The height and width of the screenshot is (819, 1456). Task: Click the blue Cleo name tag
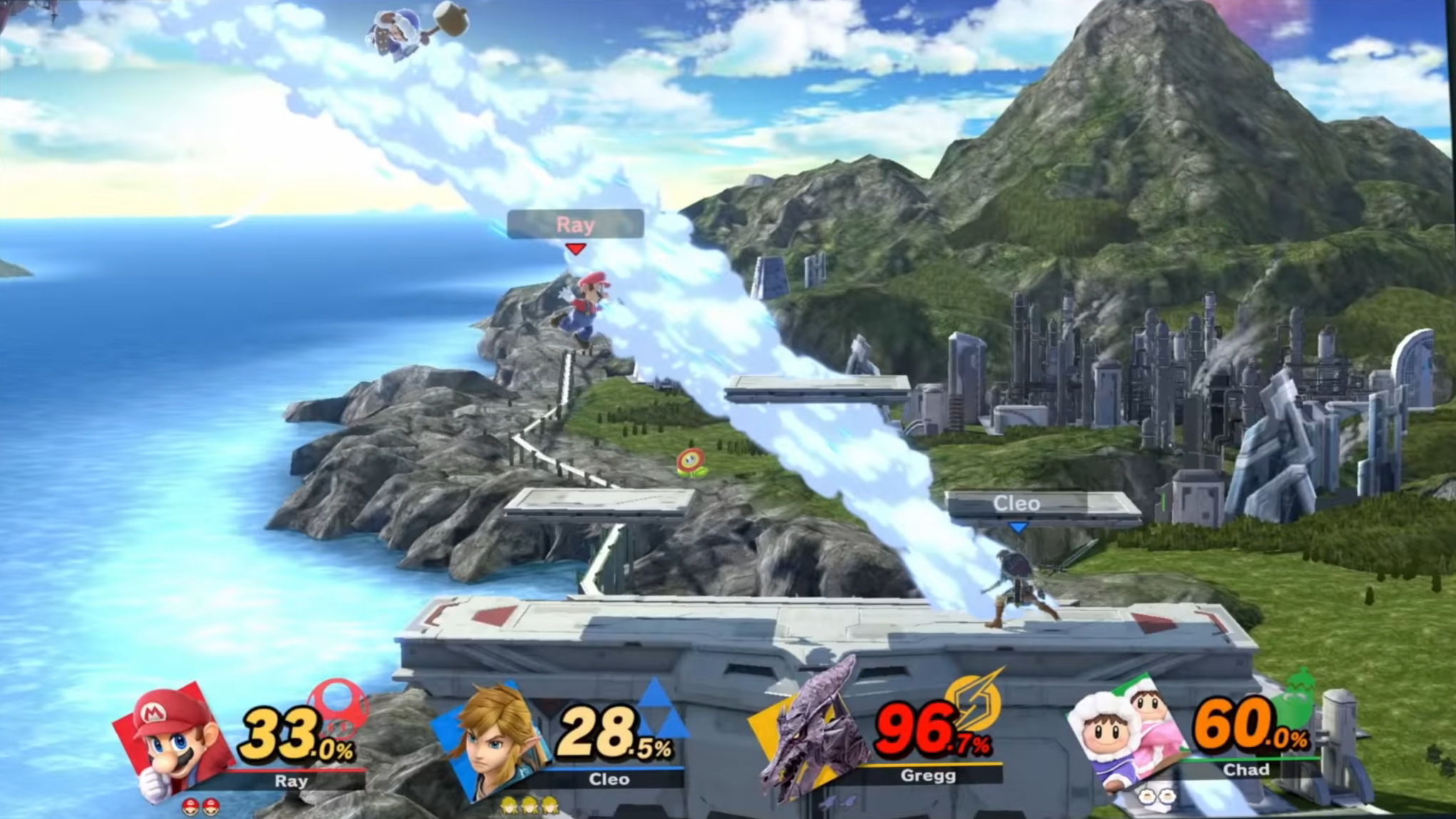(x=1017, y=503)
